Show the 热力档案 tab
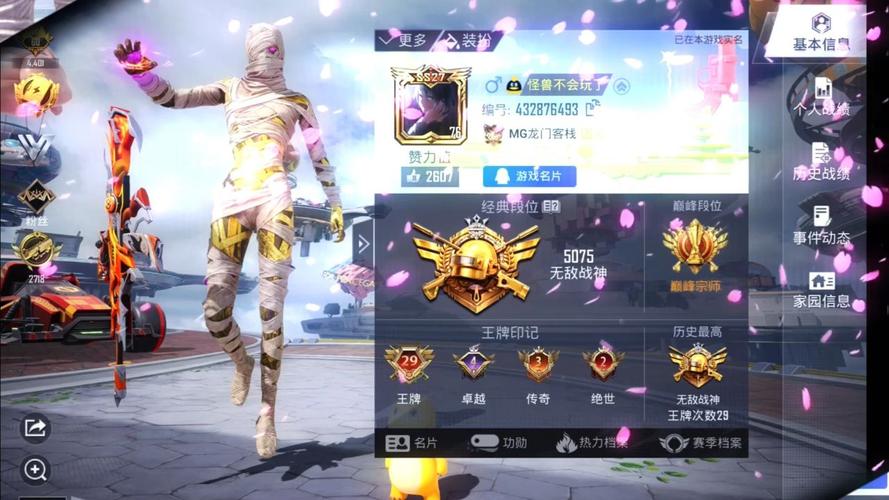The height and width of the screenshot is (500, 889). [x=592, y=442]
